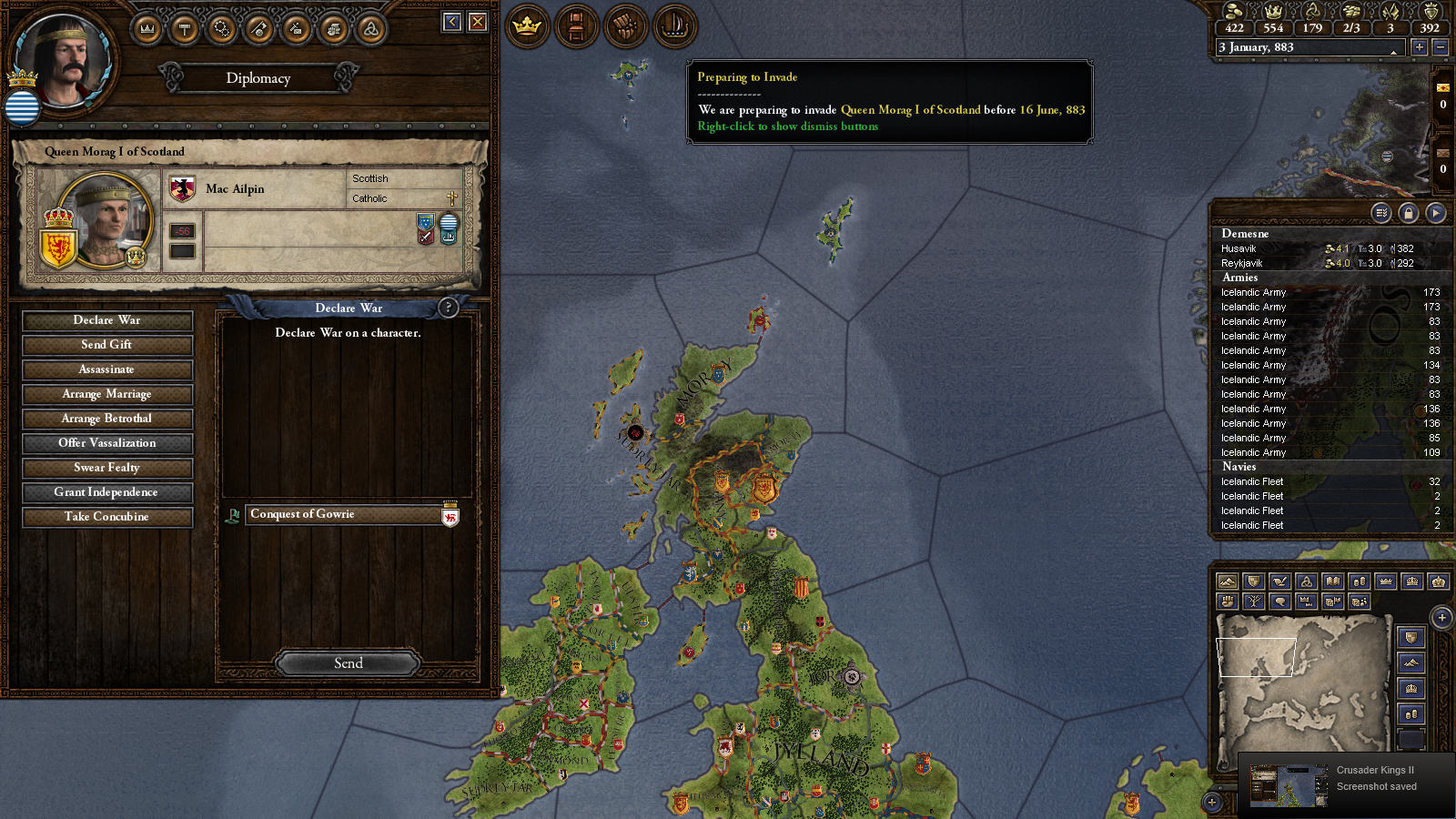Screen dimensions: 1456x819
Task: Decrease game speed with the minus button
Action: coord(1440,47)
